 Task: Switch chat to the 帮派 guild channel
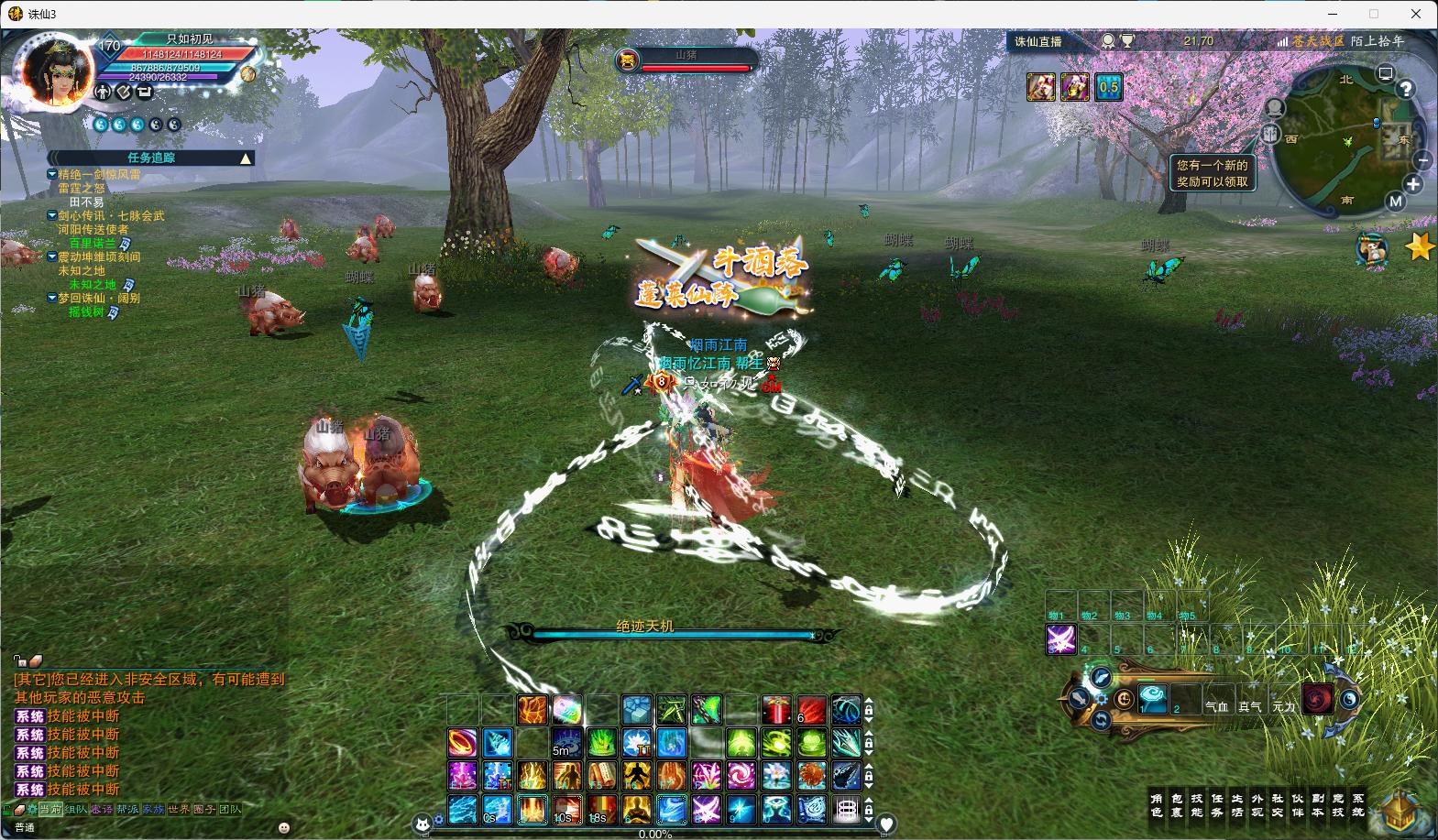[126, 810]
